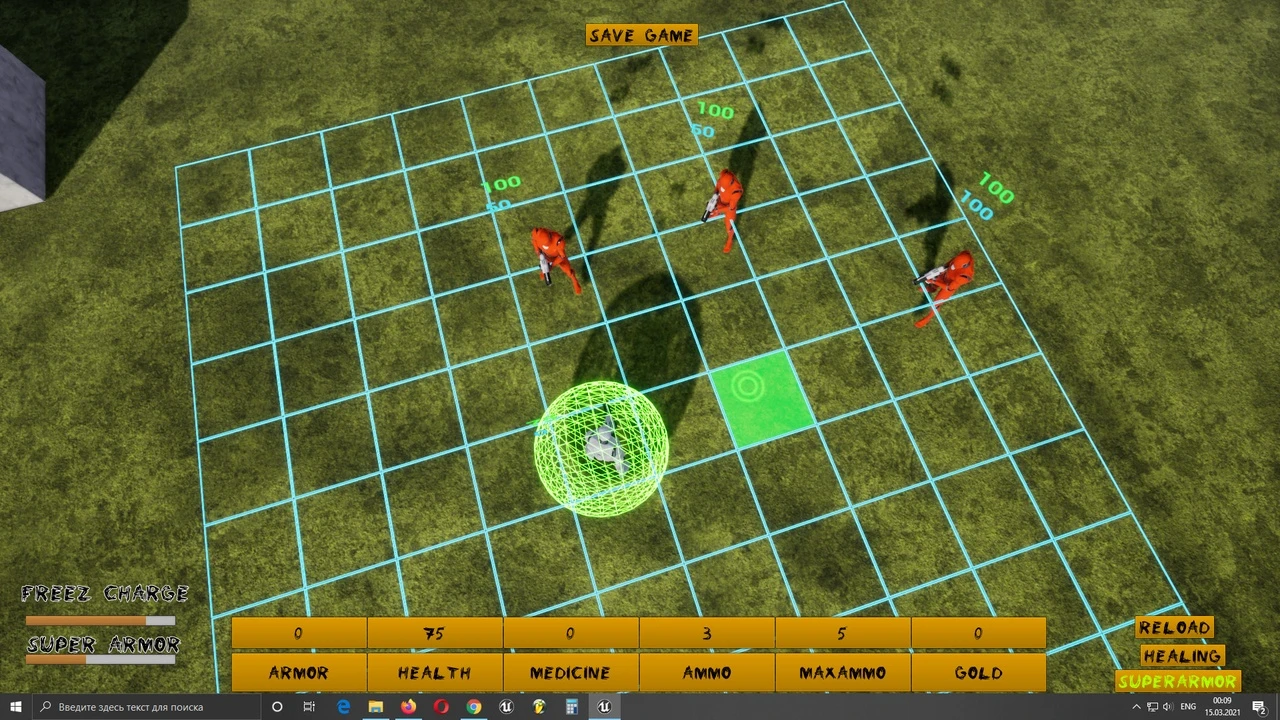This screenshot has height=720, width=1280.
Task: Trigger the Superarmor ability button
Action: [1177, 682]
